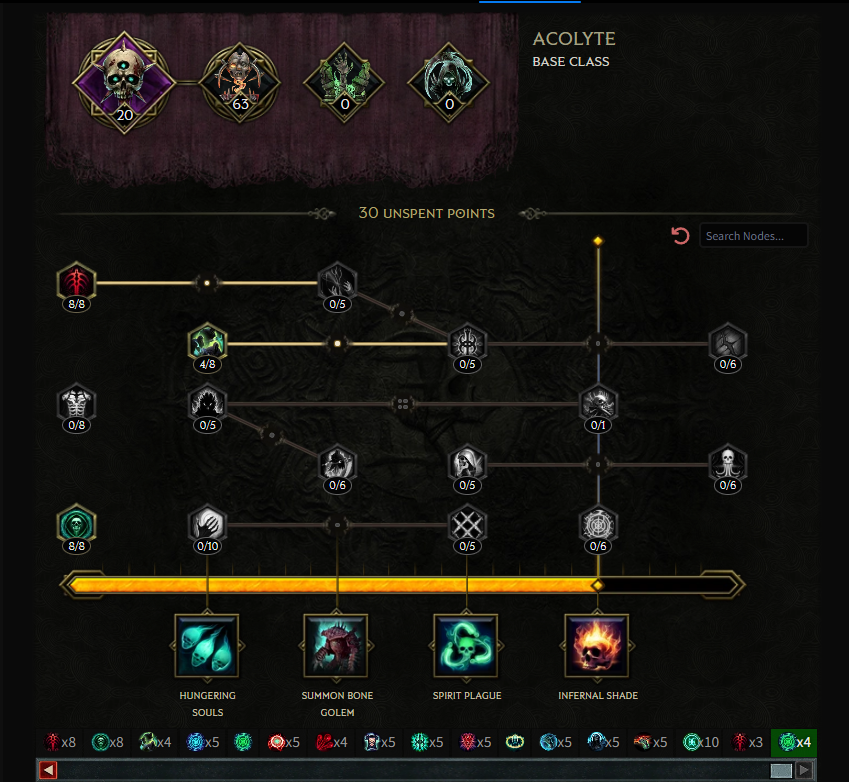Click the green skull 8/8 passive node
Viewport: 849px width, 782px height.
[x=76, y=524]
